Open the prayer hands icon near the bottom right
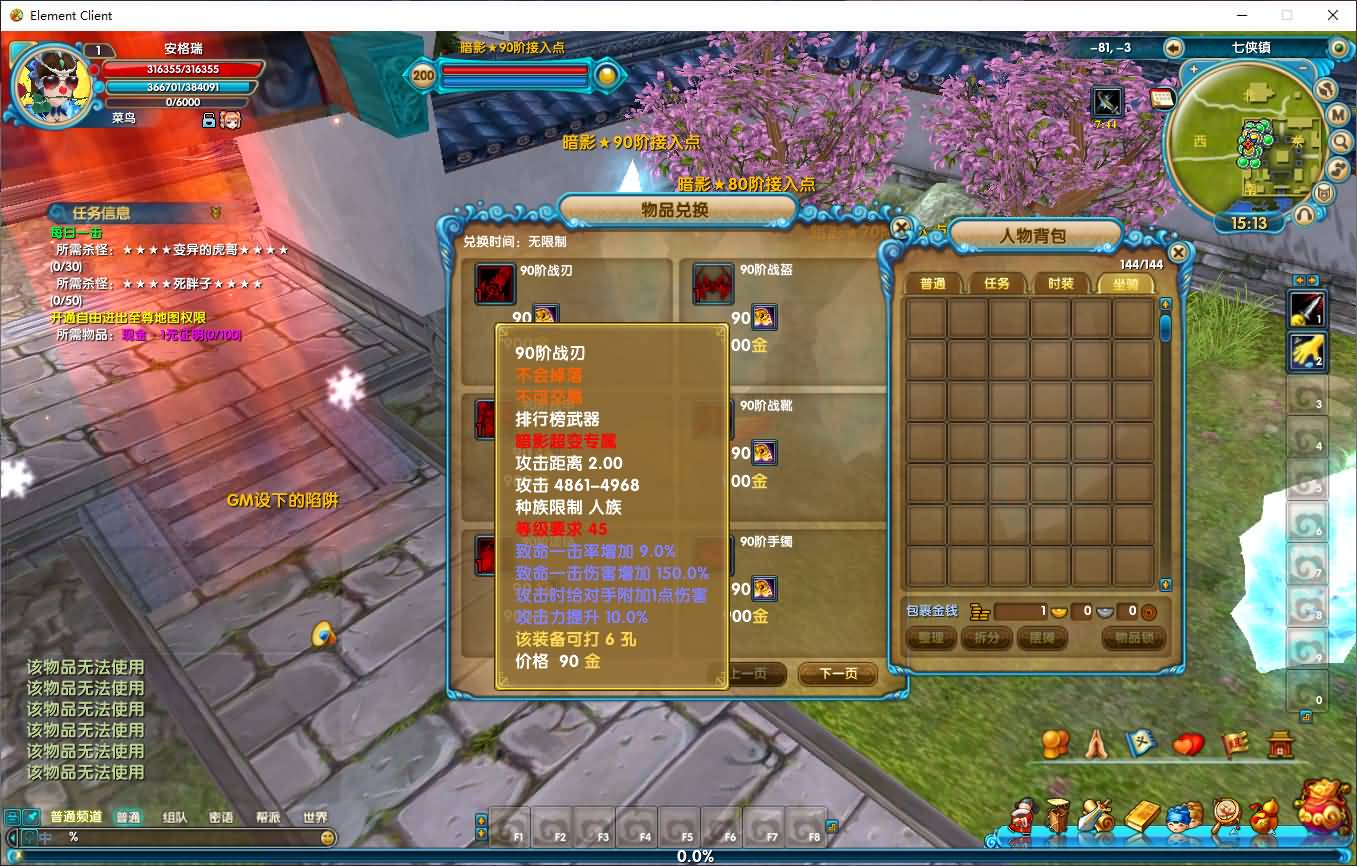Screen dimensions: 1357x866 (x=1096, y=743)
